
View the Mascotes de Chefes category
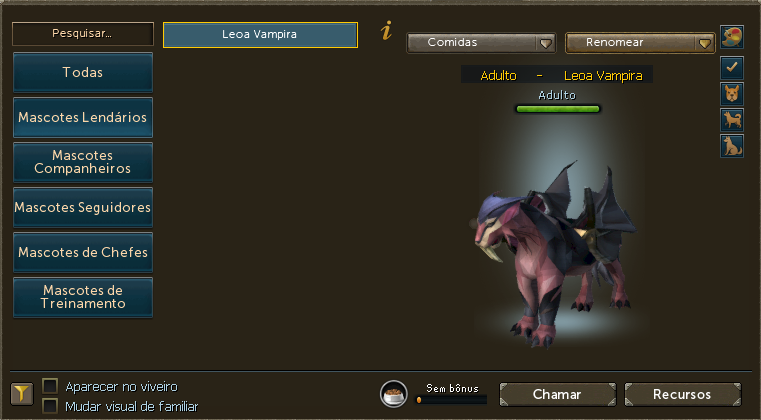click(x=82, y=252)
